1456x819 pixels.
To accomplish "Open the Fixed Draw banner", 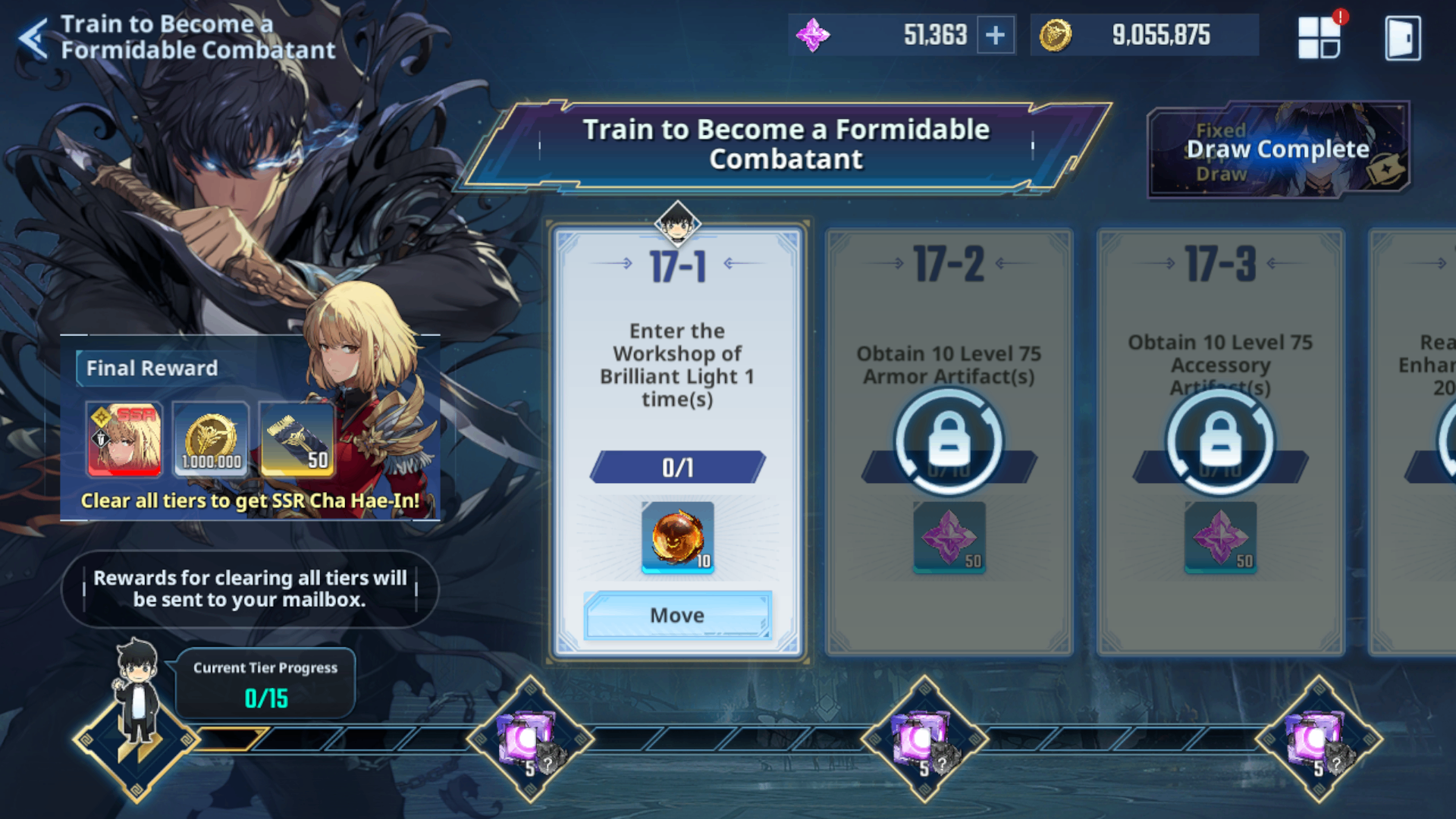I will (x=1279, y=150).
